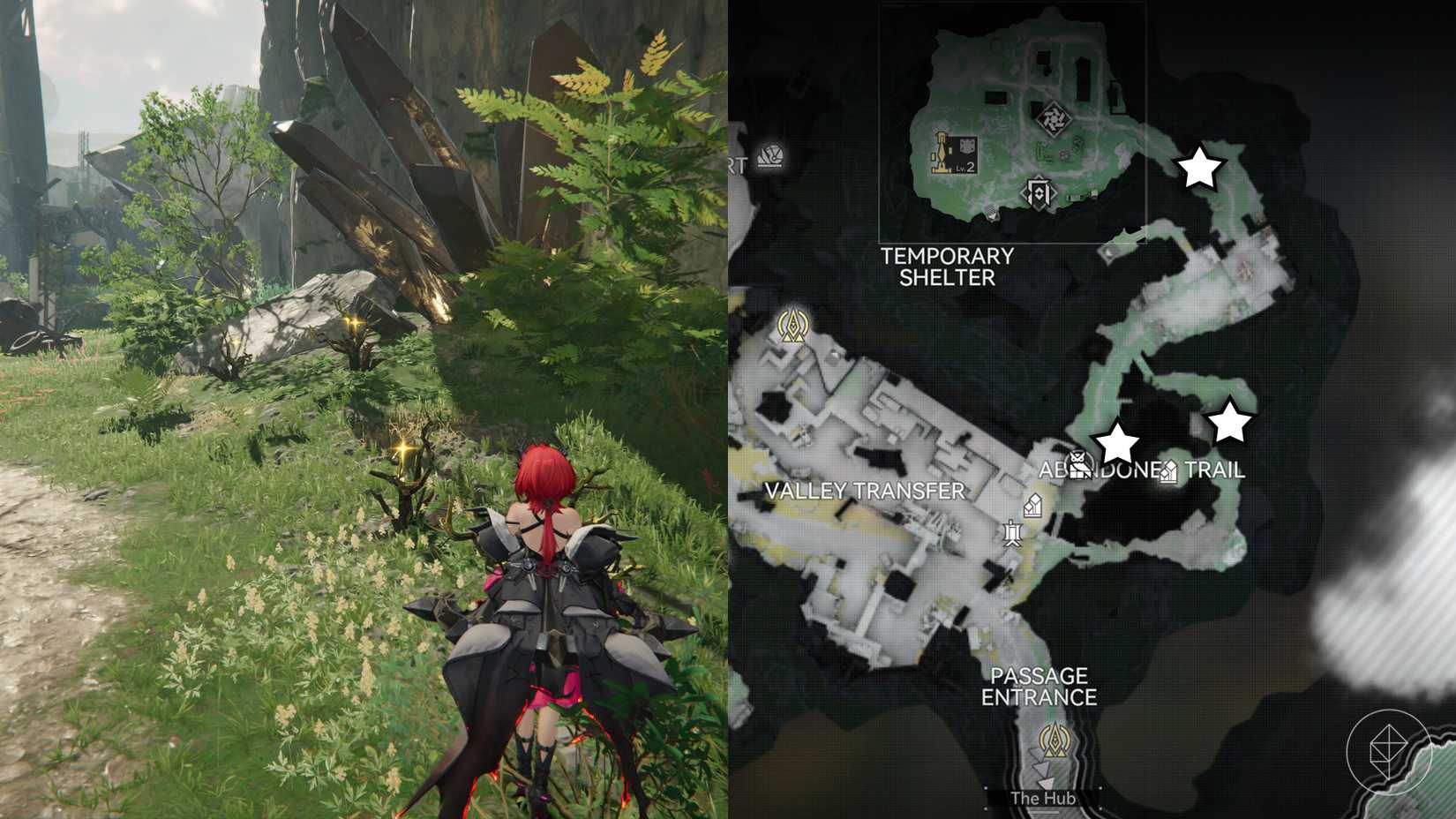Select the marker beside the cut-off 'RT' label

(x=773, y=157)
